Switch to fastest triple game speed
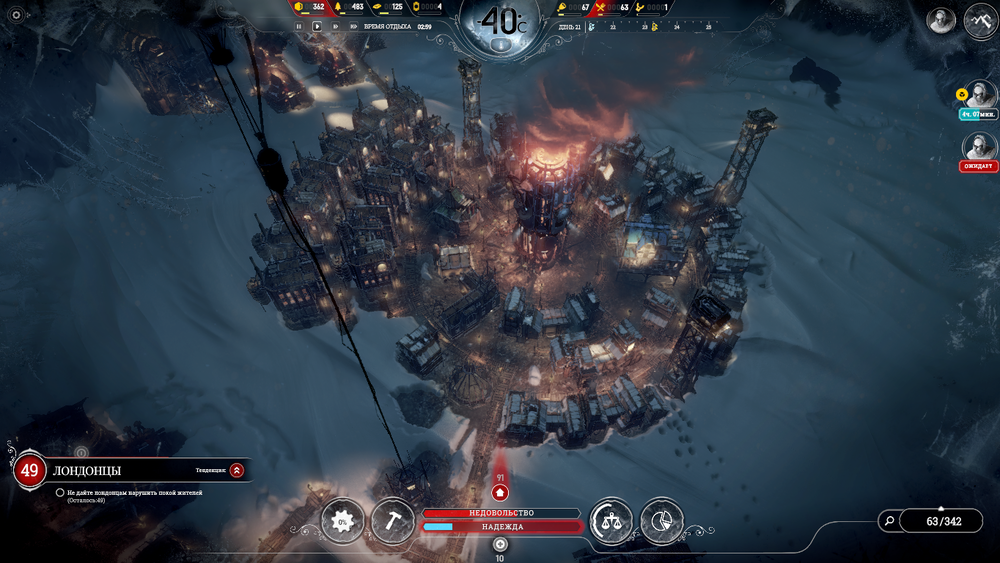1000x563 pixels. coord(356,26)
